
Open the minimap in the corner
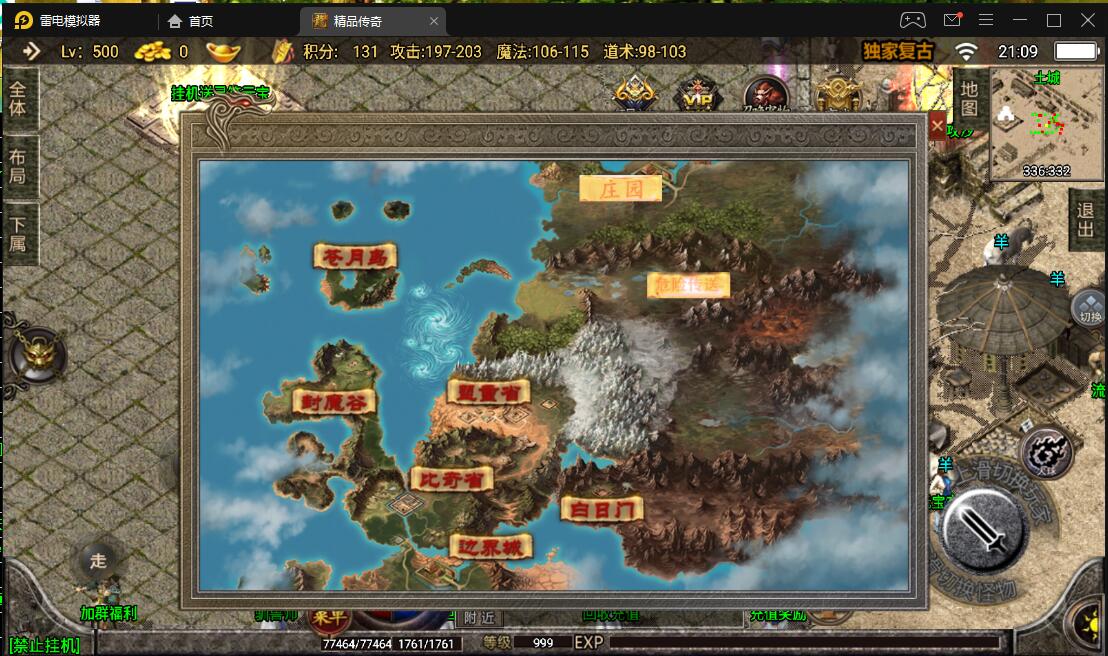pyautogui.click(x=1044, y=125)
